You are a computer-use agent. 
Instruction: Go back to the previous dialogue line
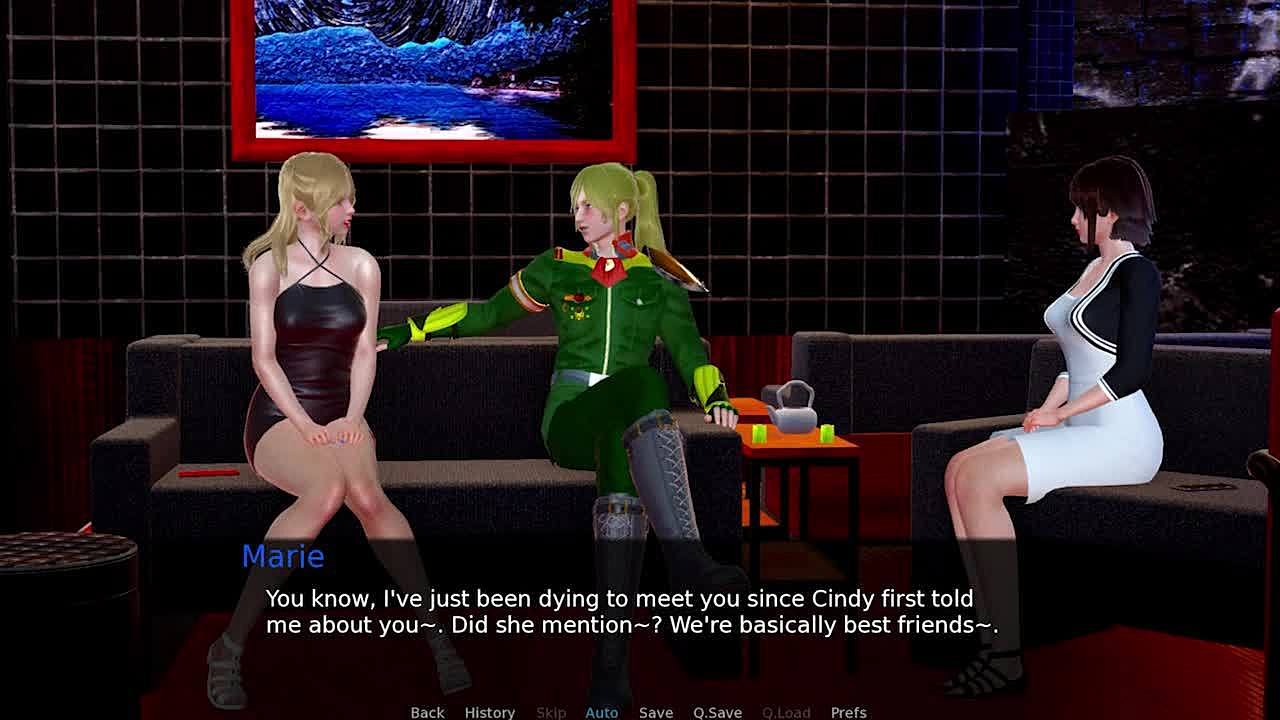(427, 712)
